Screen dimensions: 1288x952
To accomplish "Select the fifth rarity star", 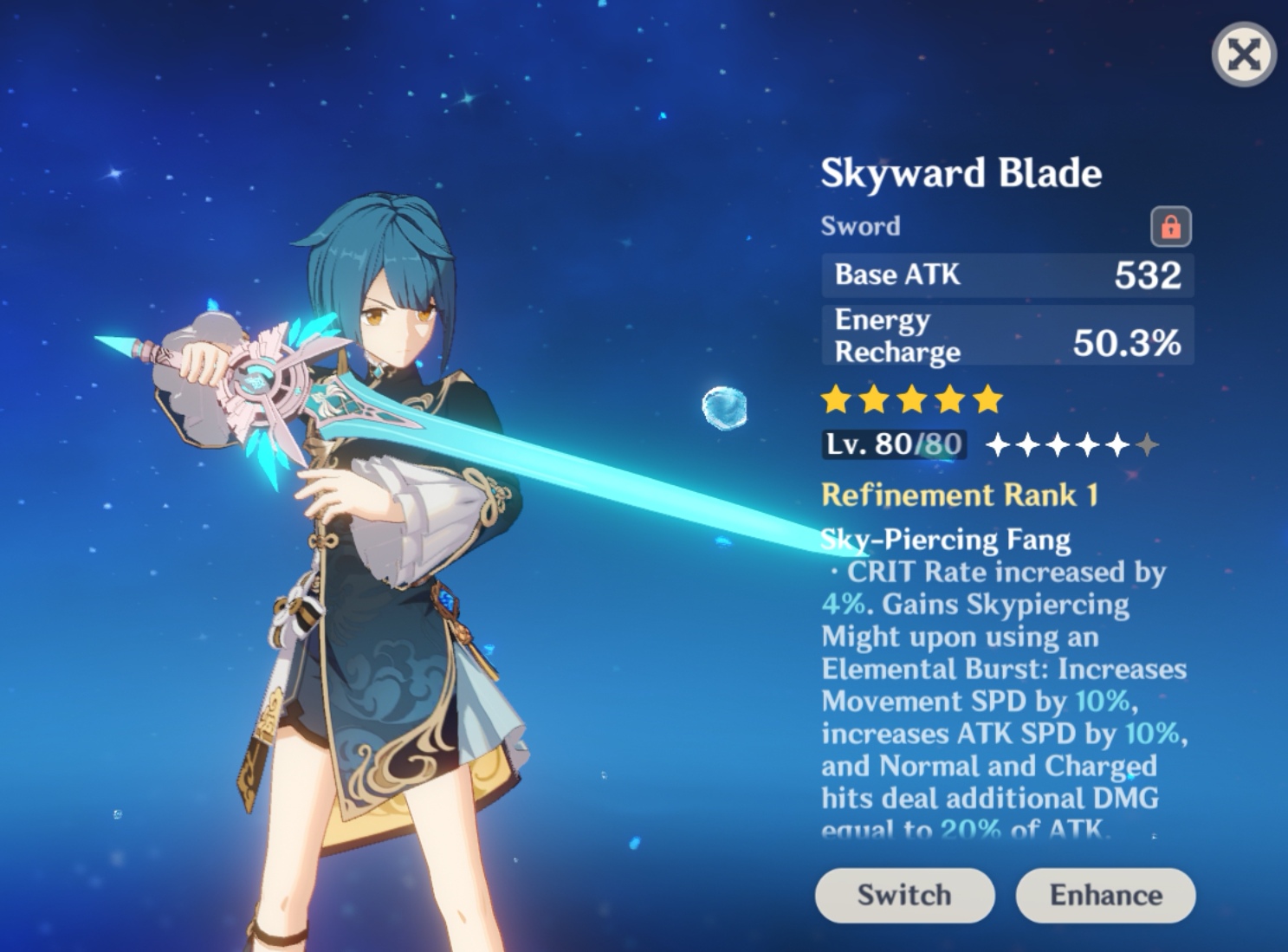I will pyautogui.click(x=989, y=399).
